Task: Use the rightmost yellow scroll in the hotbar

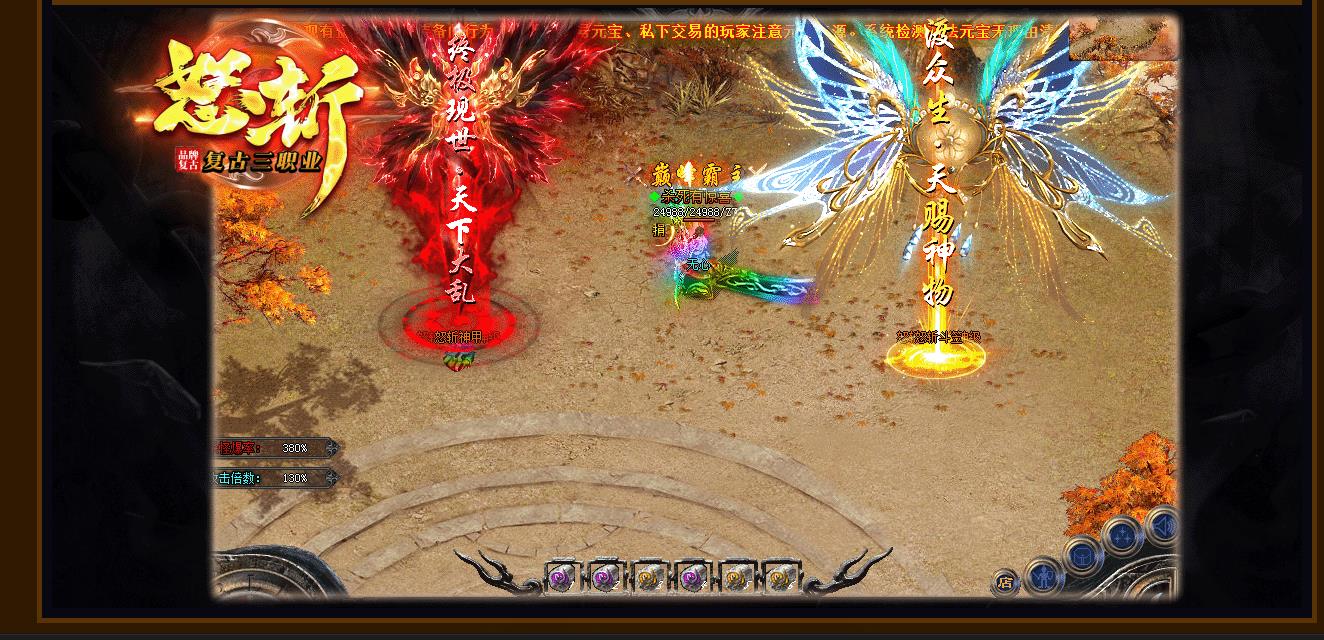Action: 780,577
